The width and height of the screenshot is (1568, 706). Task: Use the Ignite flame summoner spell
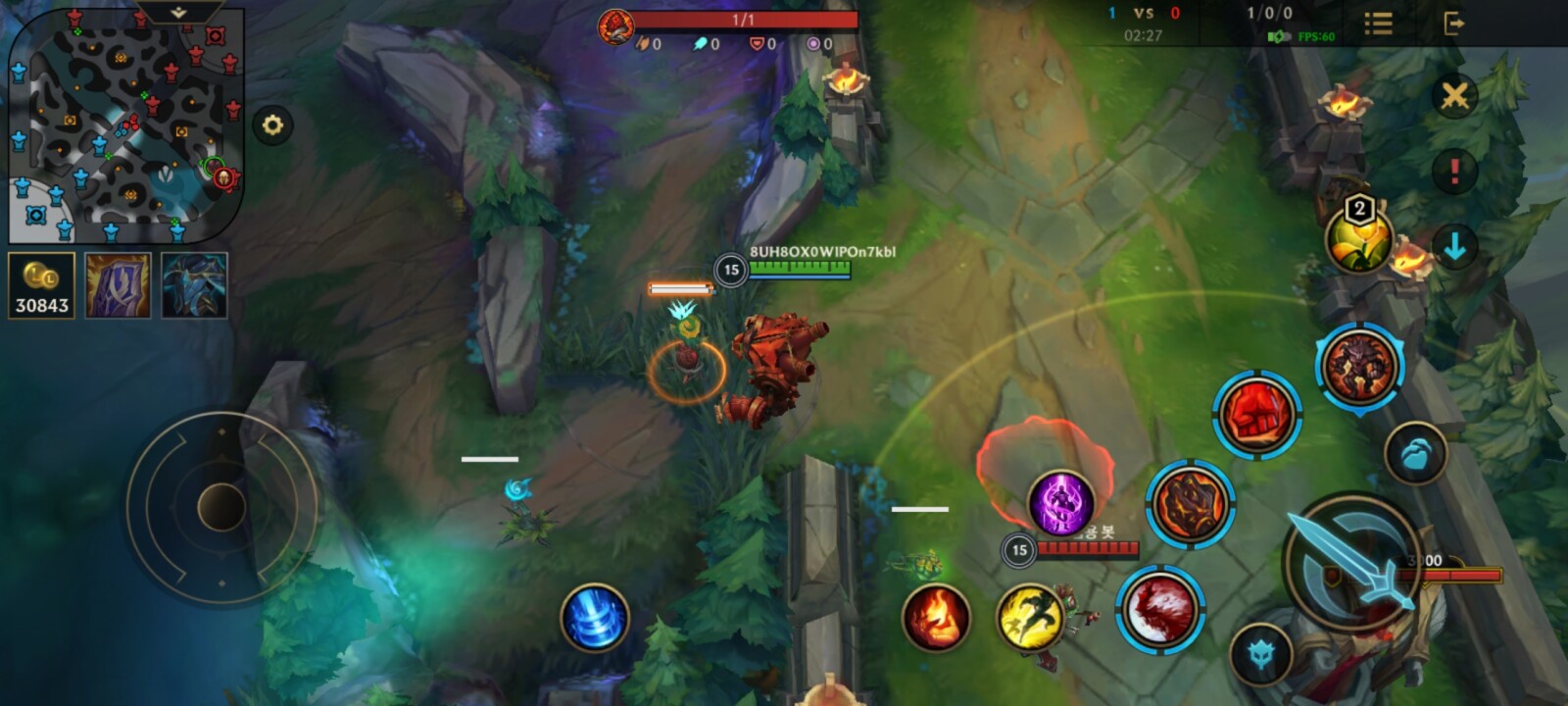click(x=936, y=618)
